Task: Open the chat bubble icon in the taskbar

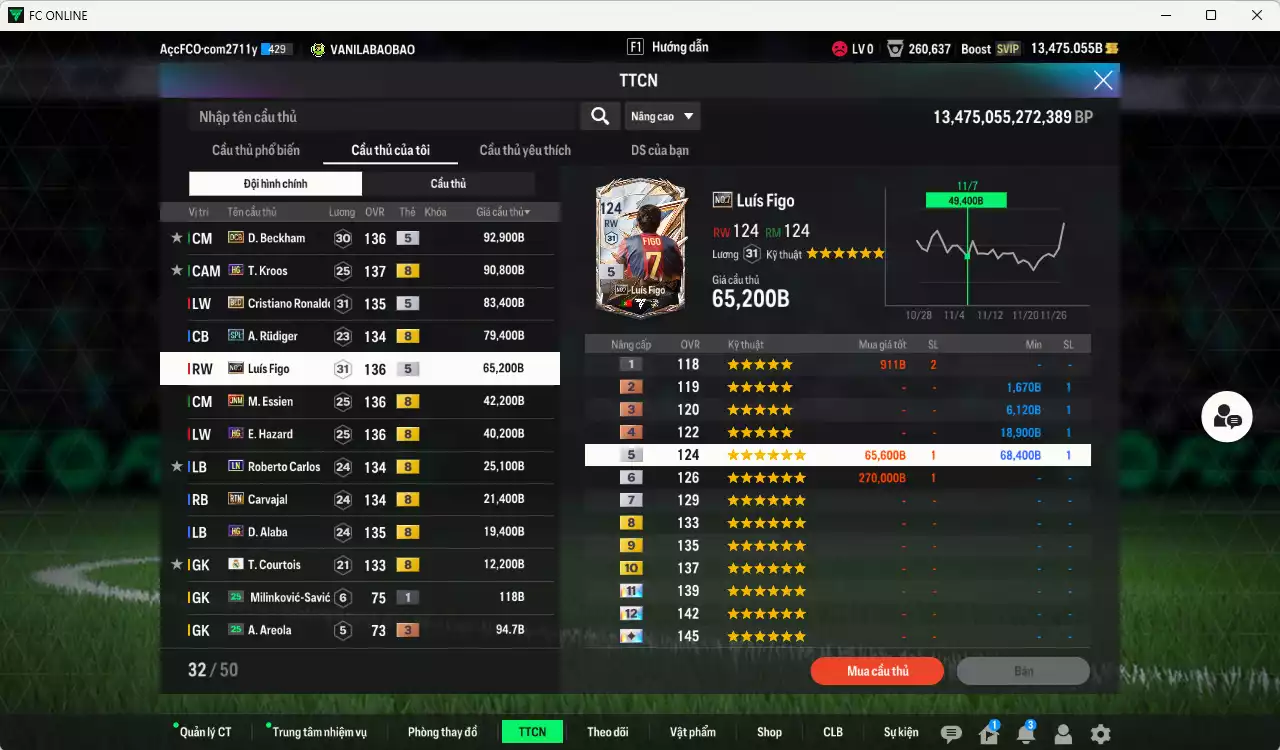Action: click(x=950, y=733)
